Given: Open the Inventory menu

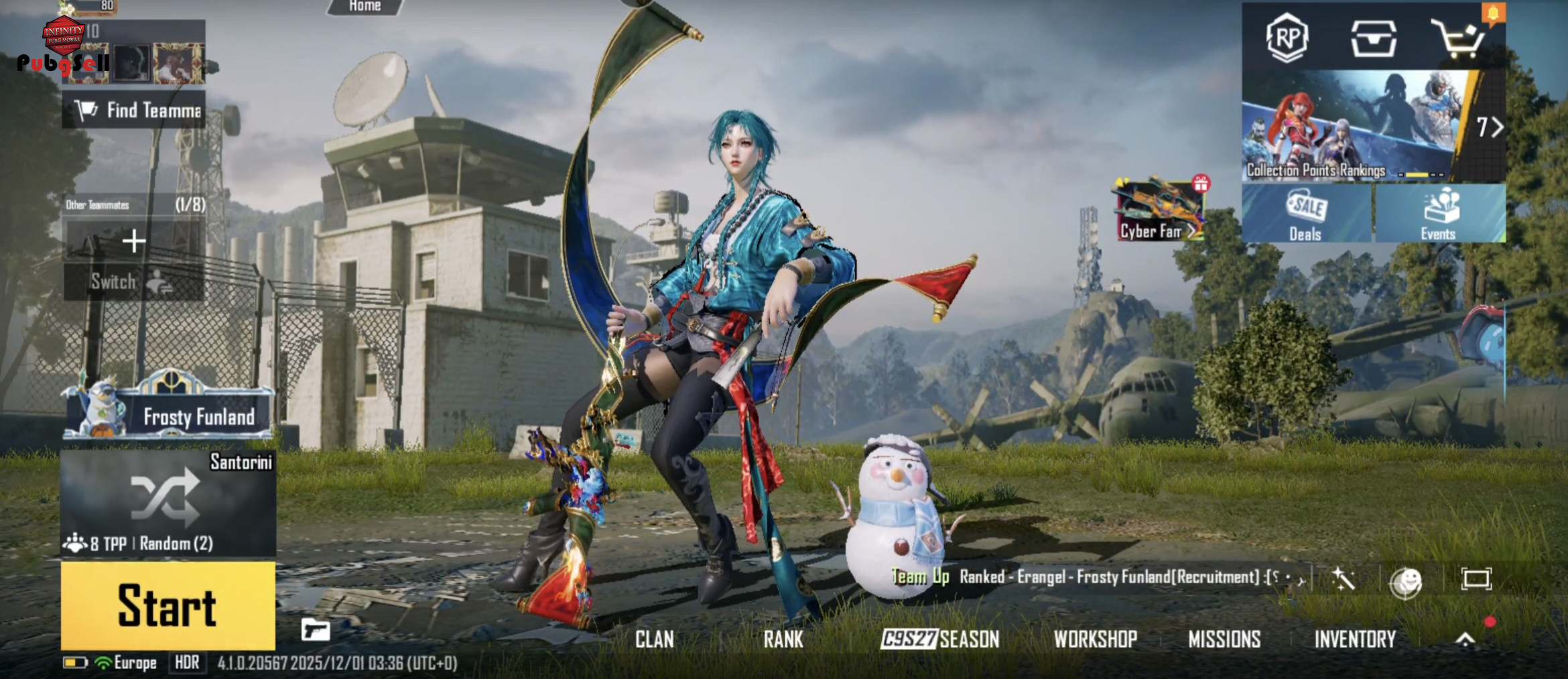Looking at the screenshot, I should pos(1354,639).
